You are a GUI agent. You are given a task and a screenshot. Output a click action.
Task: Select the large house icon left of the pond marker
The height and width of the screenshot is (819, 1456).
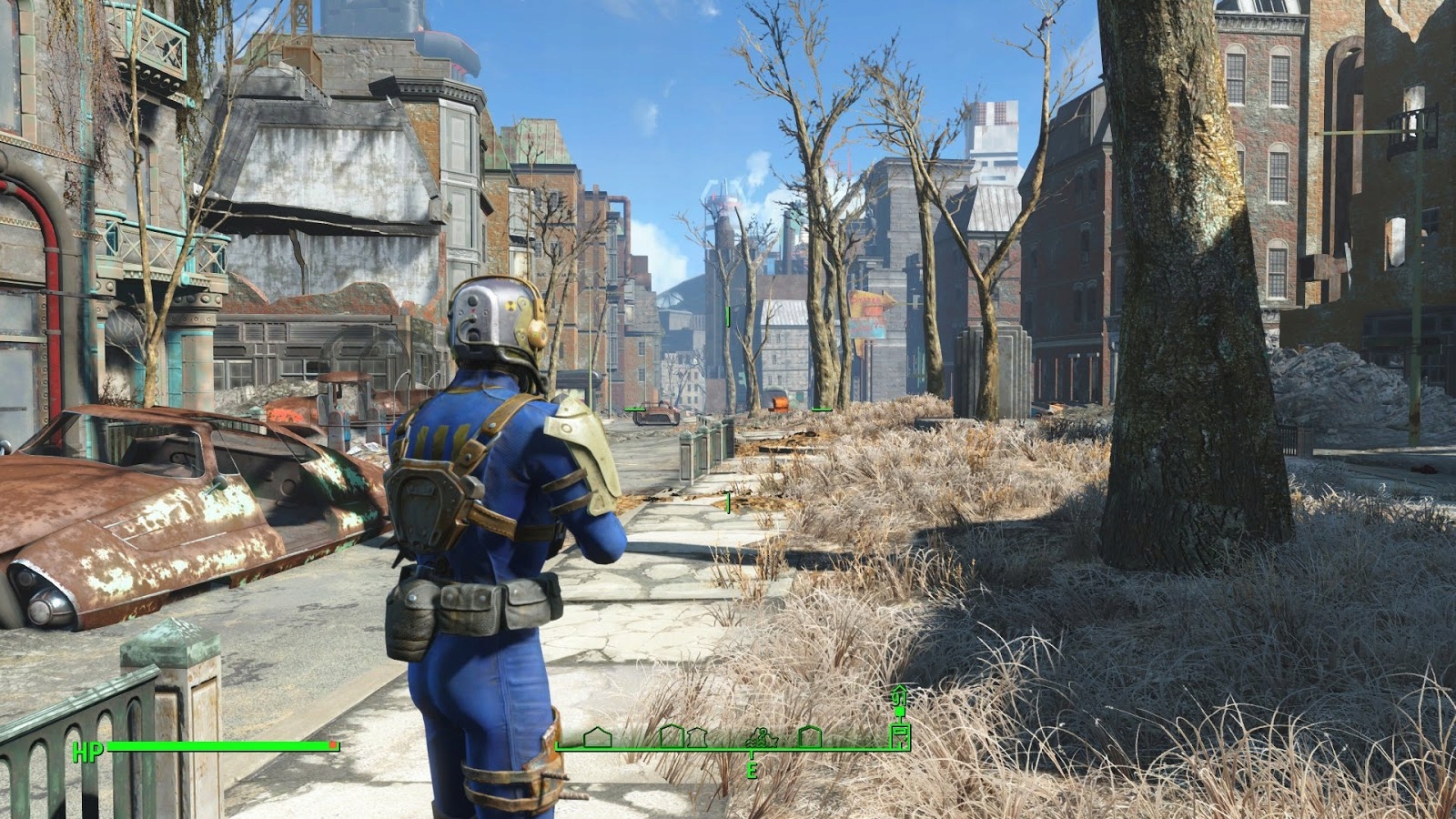click(x=671, y=735)
